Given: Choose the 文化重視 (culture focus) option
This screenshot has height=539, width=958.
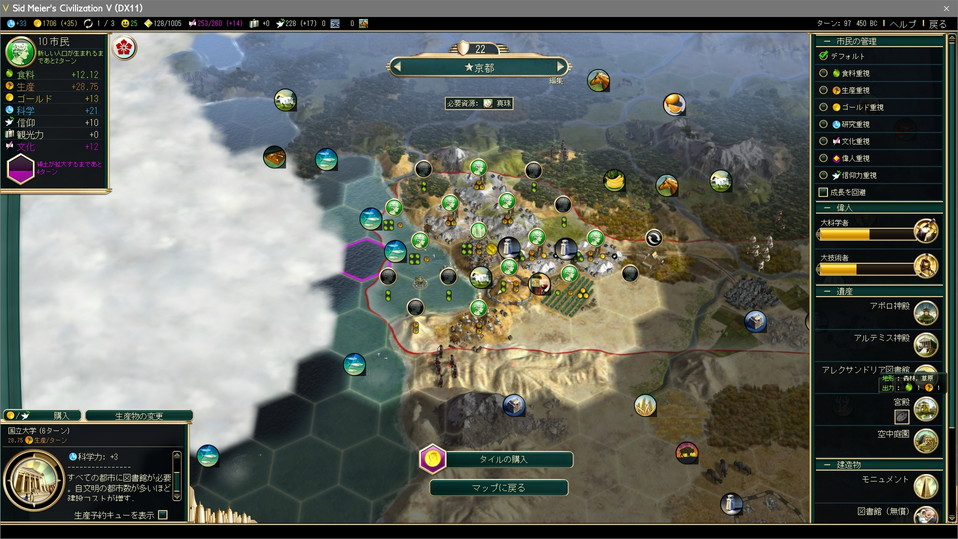Looking at the screenshot, I should coord(823,141).
